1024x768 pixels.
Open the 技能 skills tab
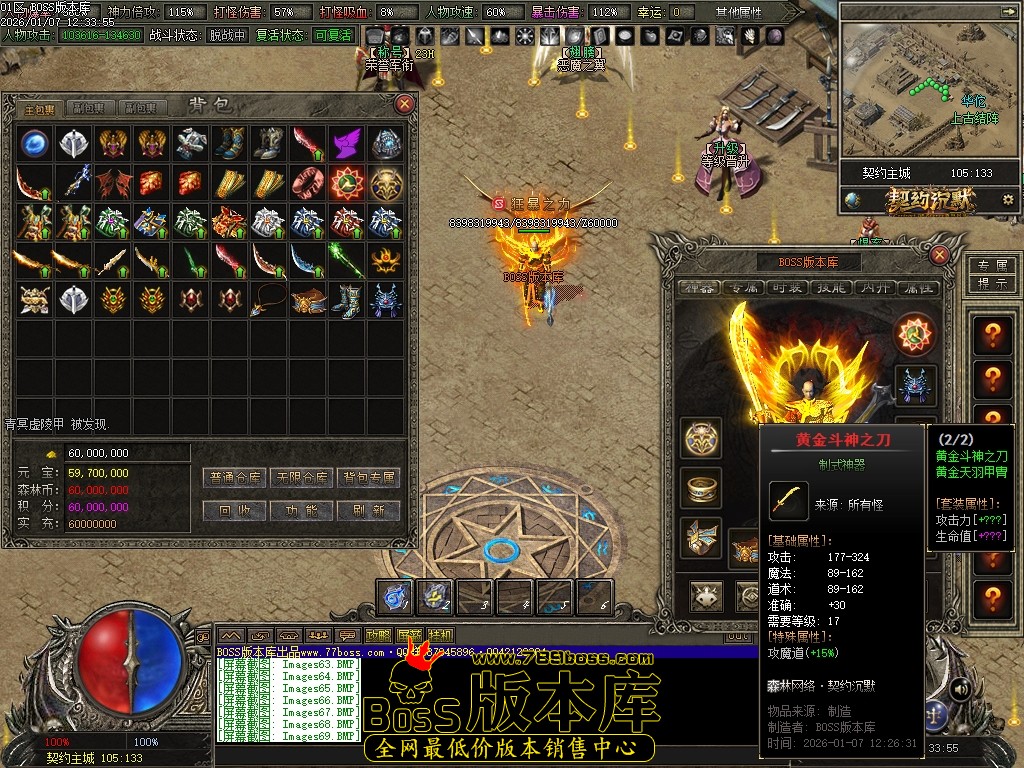[x=834, y=288]
